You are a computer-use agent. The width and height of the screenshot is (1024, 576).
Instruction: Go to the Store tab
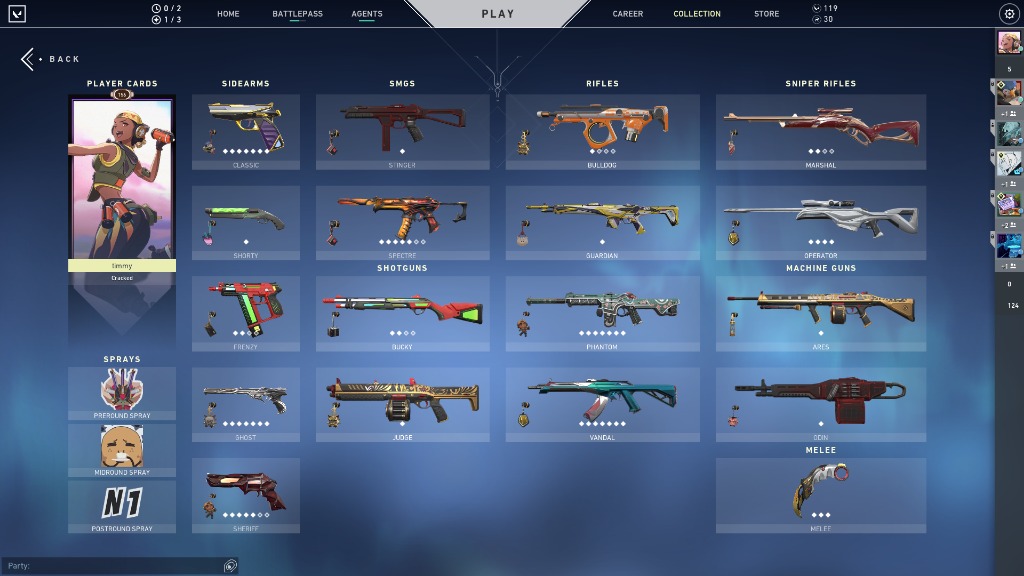tap(767, 14)
